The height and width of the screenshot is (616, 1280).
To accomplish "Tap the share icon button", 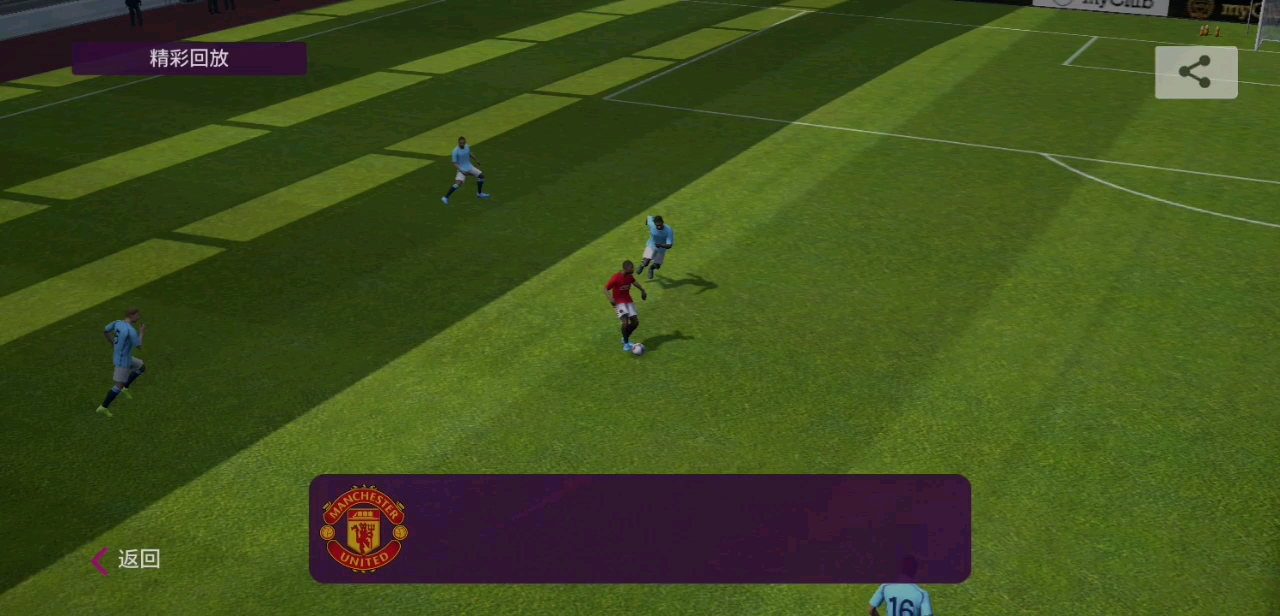I will (x=1196, y=72).
